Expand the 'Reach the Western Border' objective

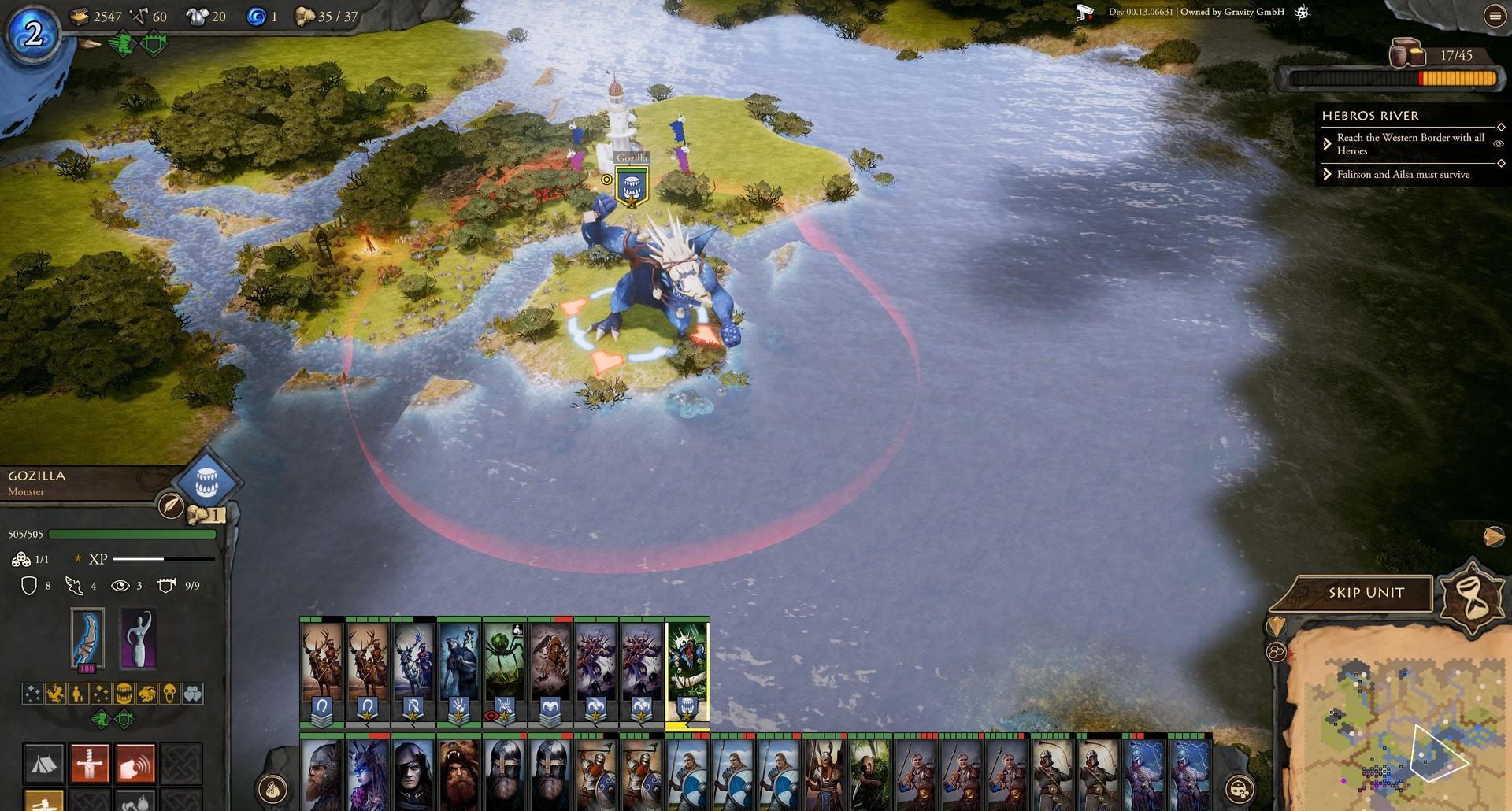click(x=1328, y=144)
